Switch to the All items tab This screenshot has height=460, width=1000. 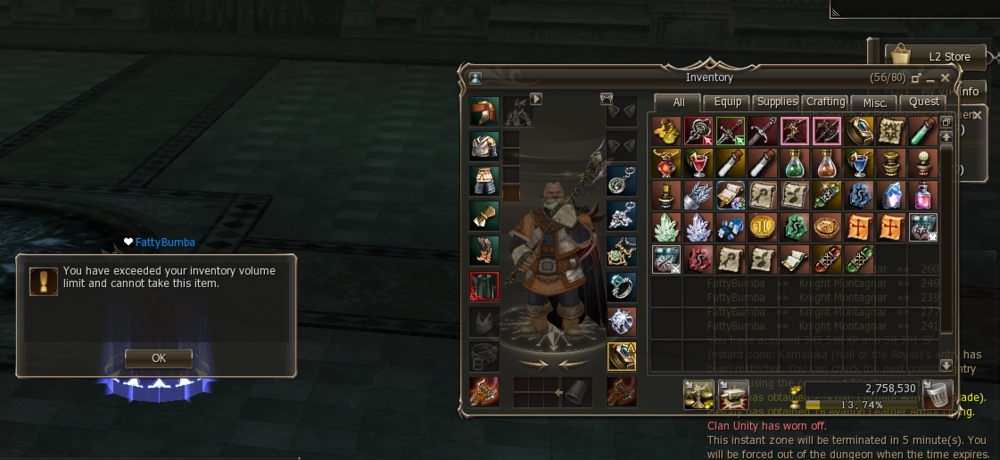pos(678,102)
